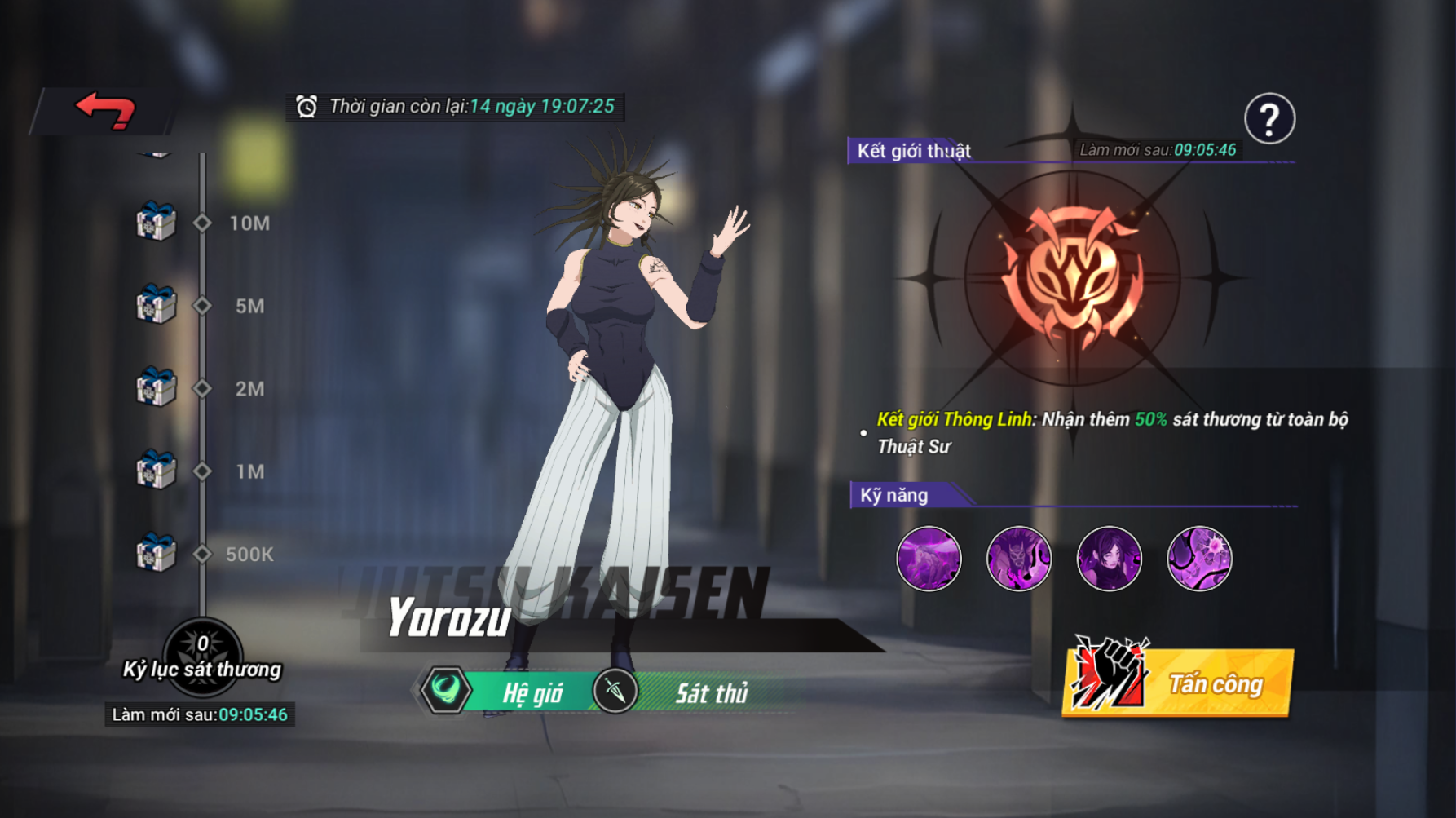Viewport: 1456px width, 818px height.
Task: Tap the 1M damage reward gift box
Action: pos(156,471)
